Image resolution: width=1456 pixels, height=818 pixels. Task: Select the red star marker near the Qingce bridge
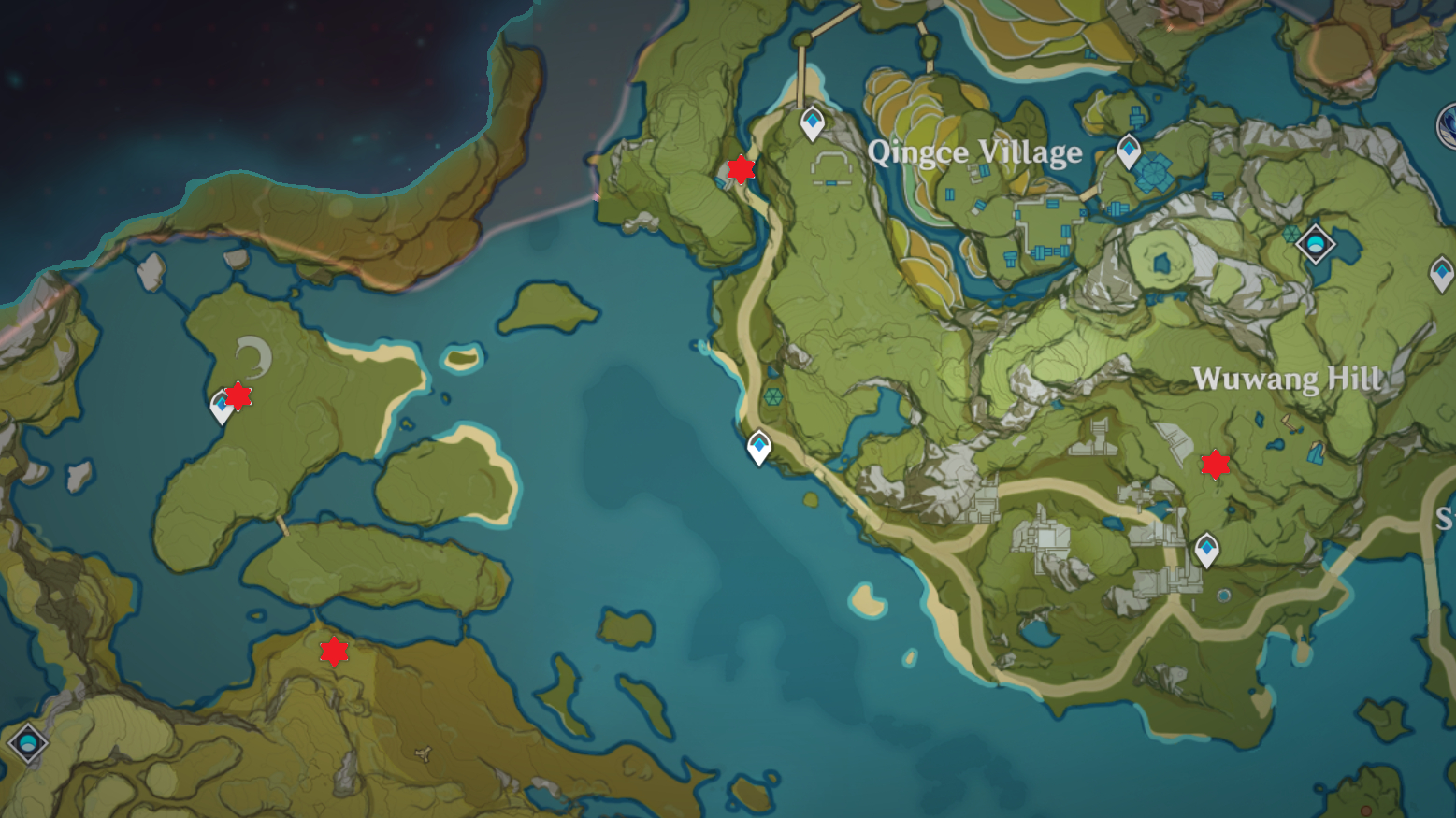[x=740, y=171]
